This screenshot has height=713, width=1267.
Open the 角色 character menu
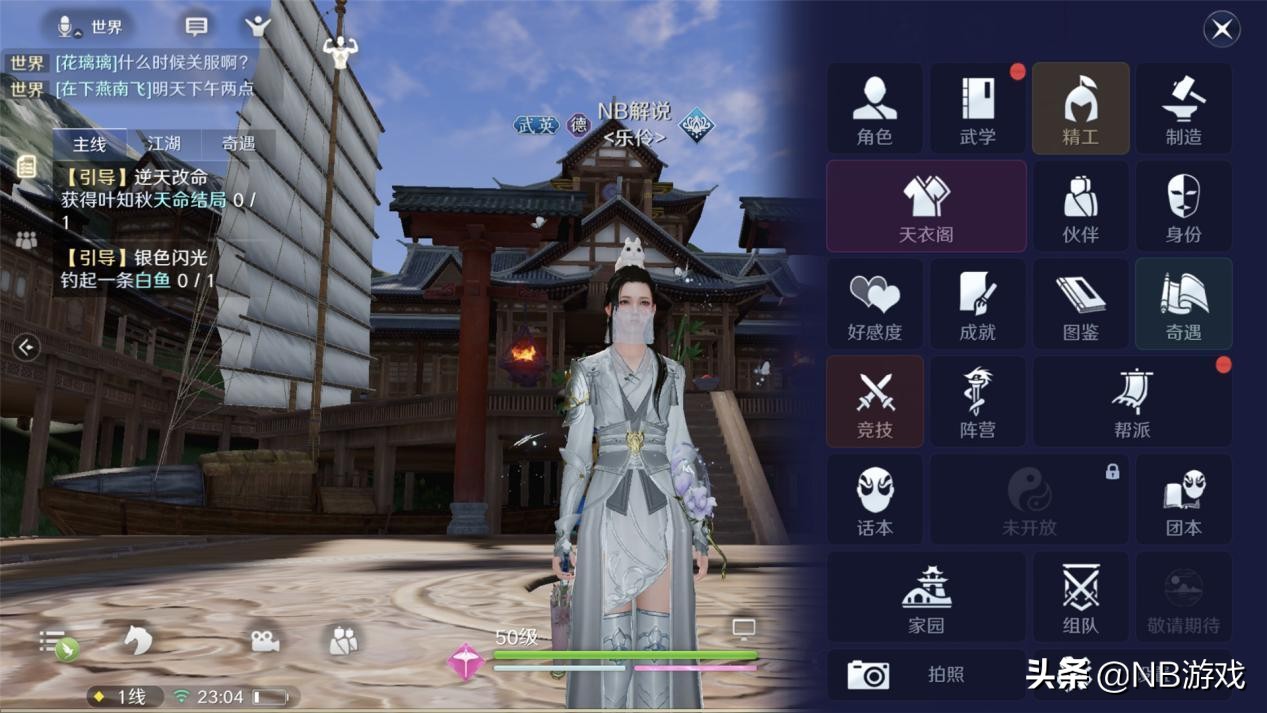coord(875,109)
